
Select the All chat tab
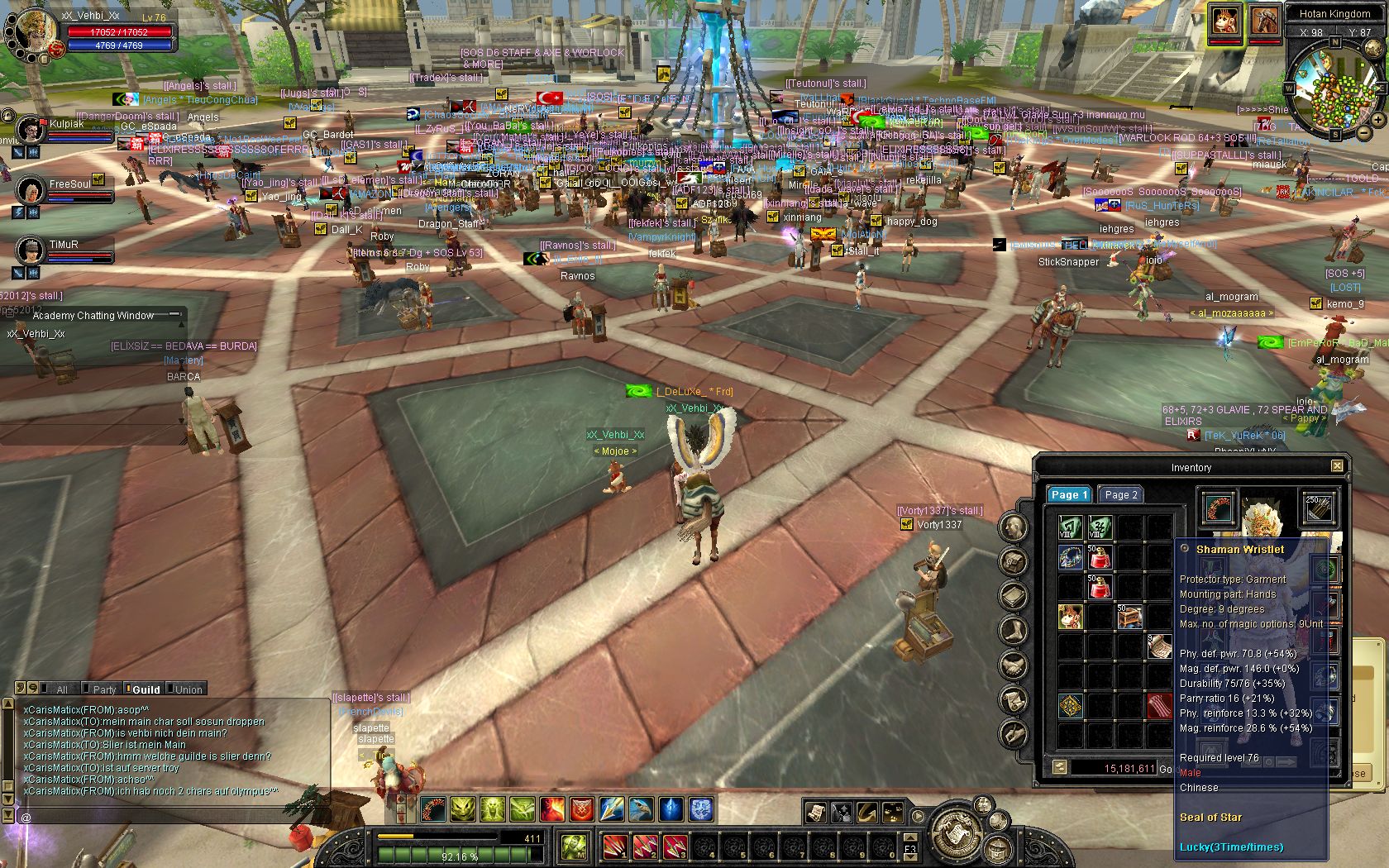coord(61,689)
